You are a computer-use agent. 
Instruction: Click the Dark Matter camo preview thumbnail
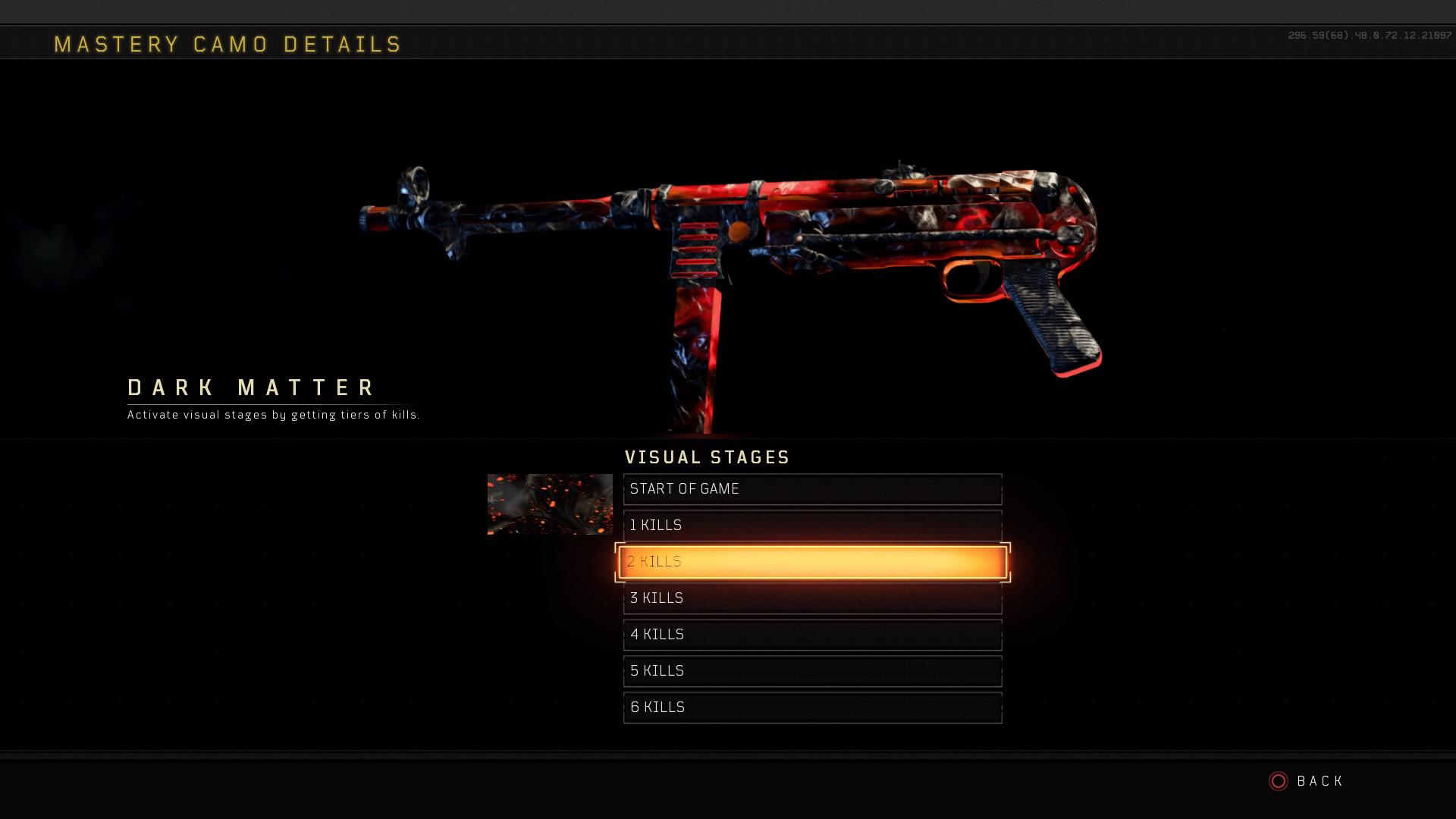pyautogui.click(x=550, y=504)
